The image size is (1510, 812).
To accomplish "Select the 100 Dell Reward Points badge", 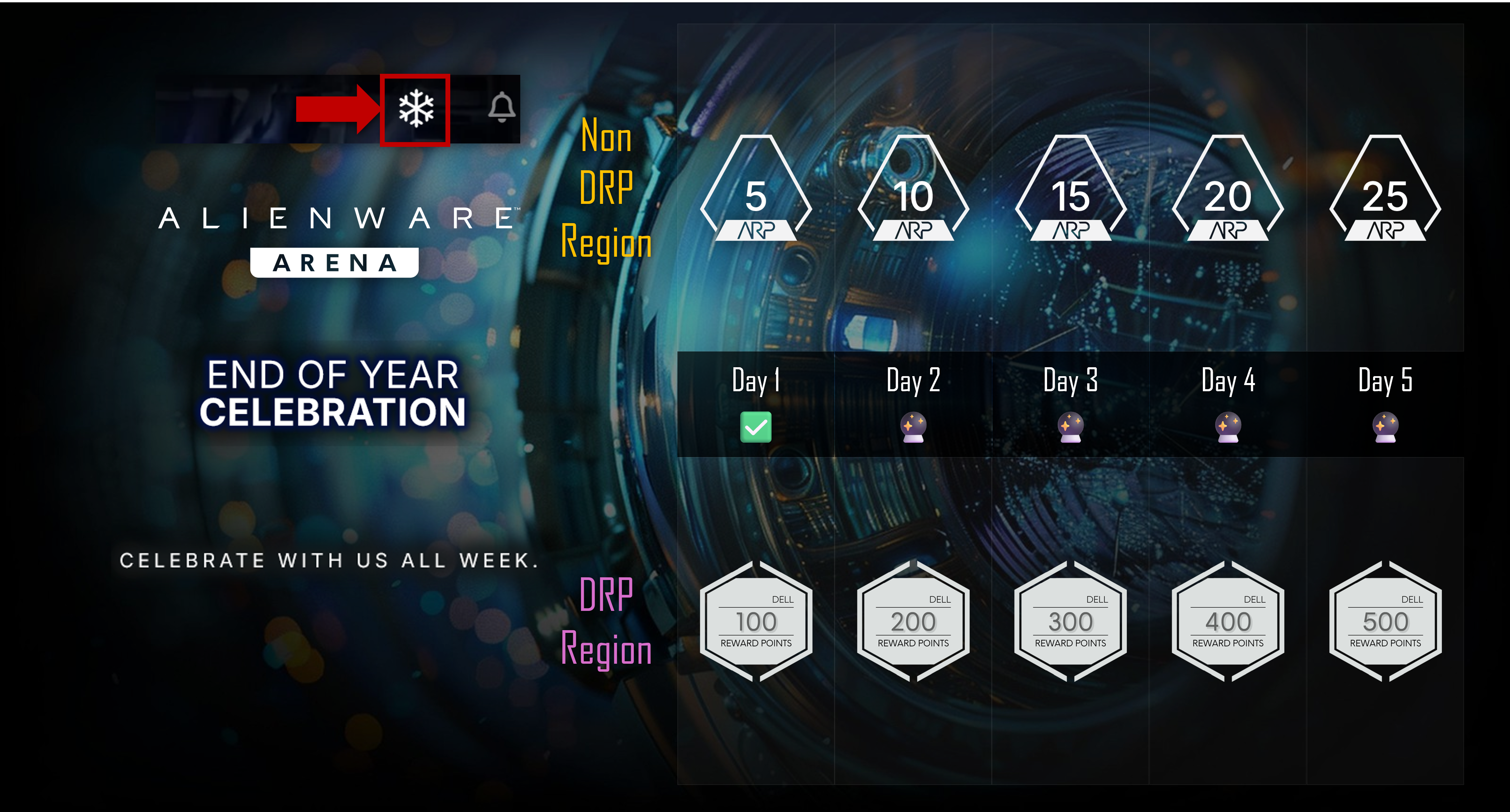I will [x=756, y=622].
